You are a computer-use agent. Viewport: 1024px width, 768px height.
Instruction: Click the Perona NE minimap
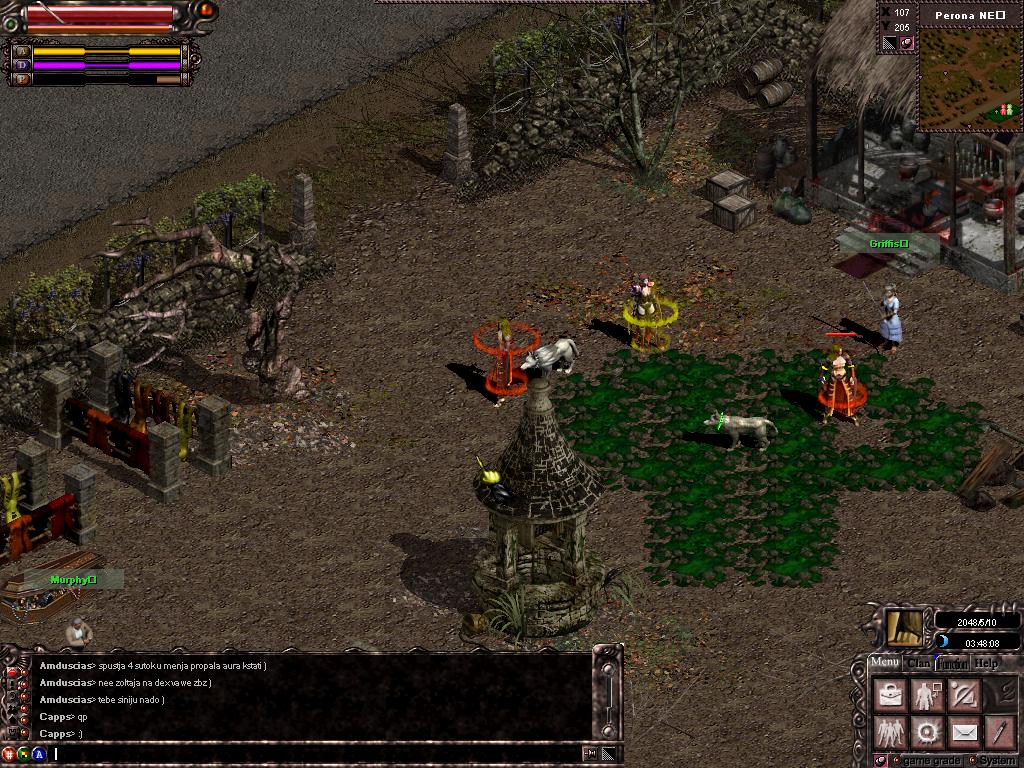pyautogui.click(x=968, y=82)
